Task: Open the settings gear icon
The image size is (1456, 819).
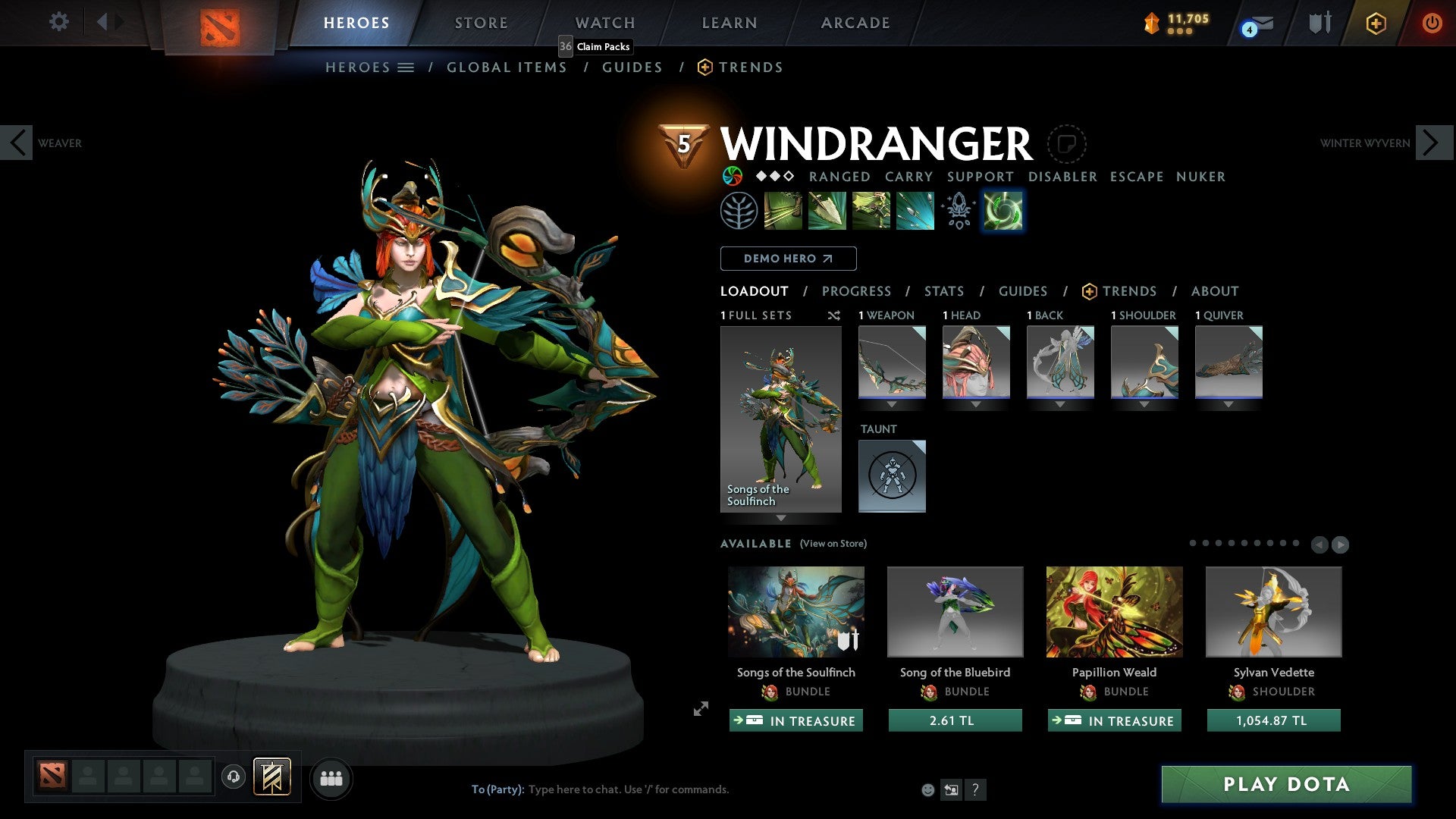Action: point(58,22)
